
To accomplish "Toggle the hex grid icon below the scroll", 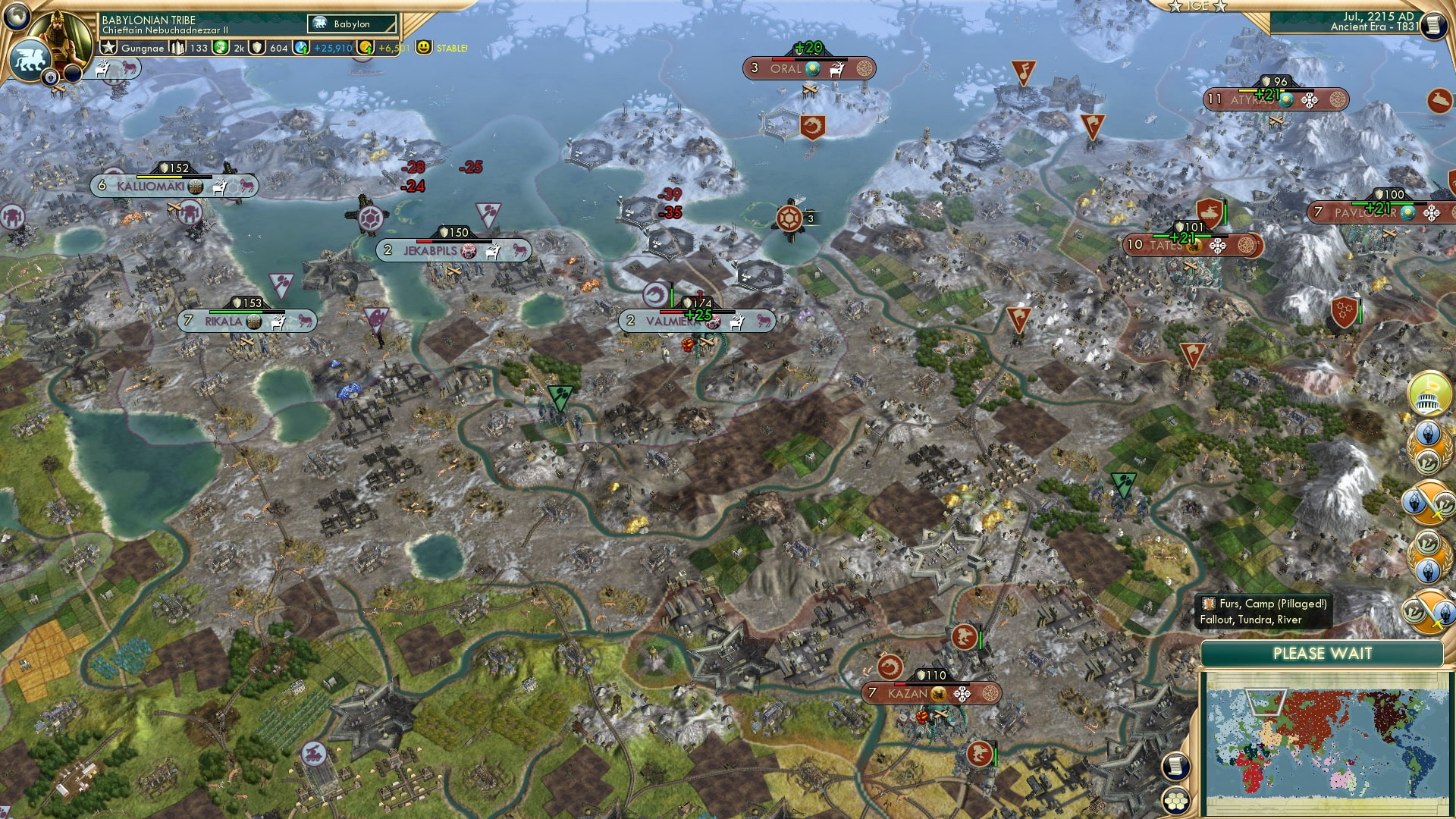I will click(x=1176, y=802).
